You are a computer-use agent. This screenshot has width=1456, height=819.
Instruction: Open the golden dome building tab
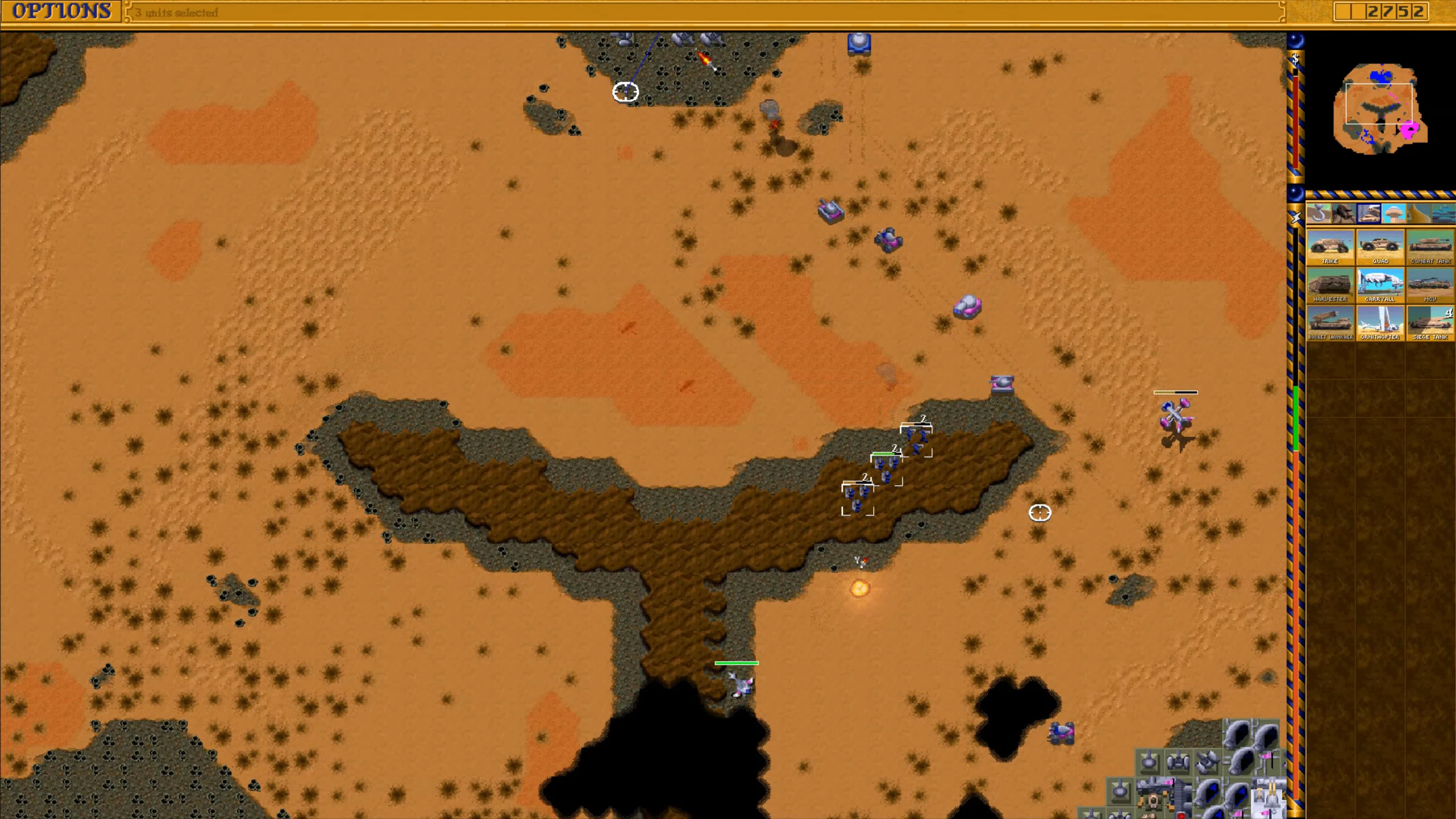click(1418, 214)
